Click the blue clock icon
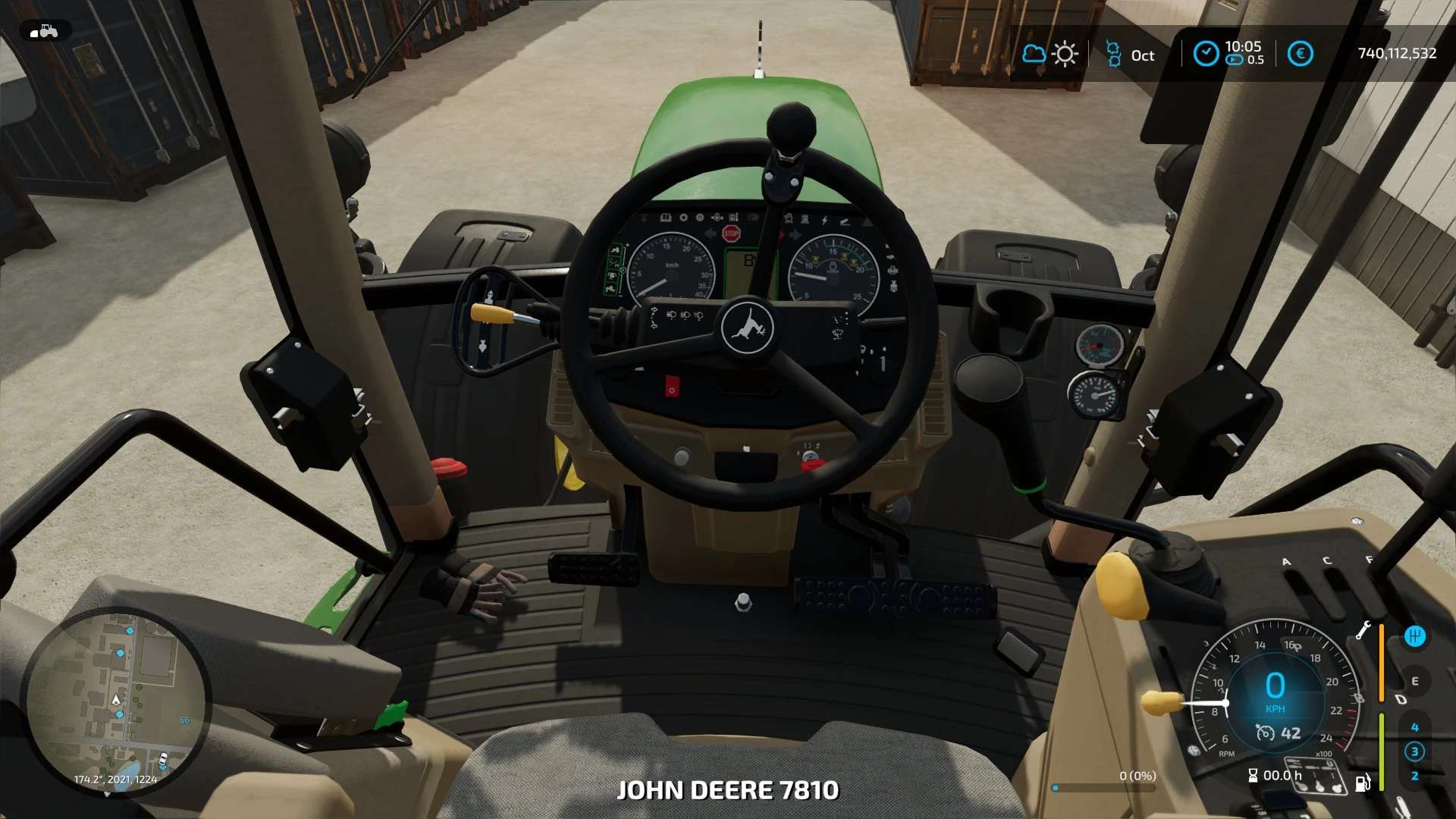Image resolution: width=1456 pixels, height=819 pixels. 1206,54
